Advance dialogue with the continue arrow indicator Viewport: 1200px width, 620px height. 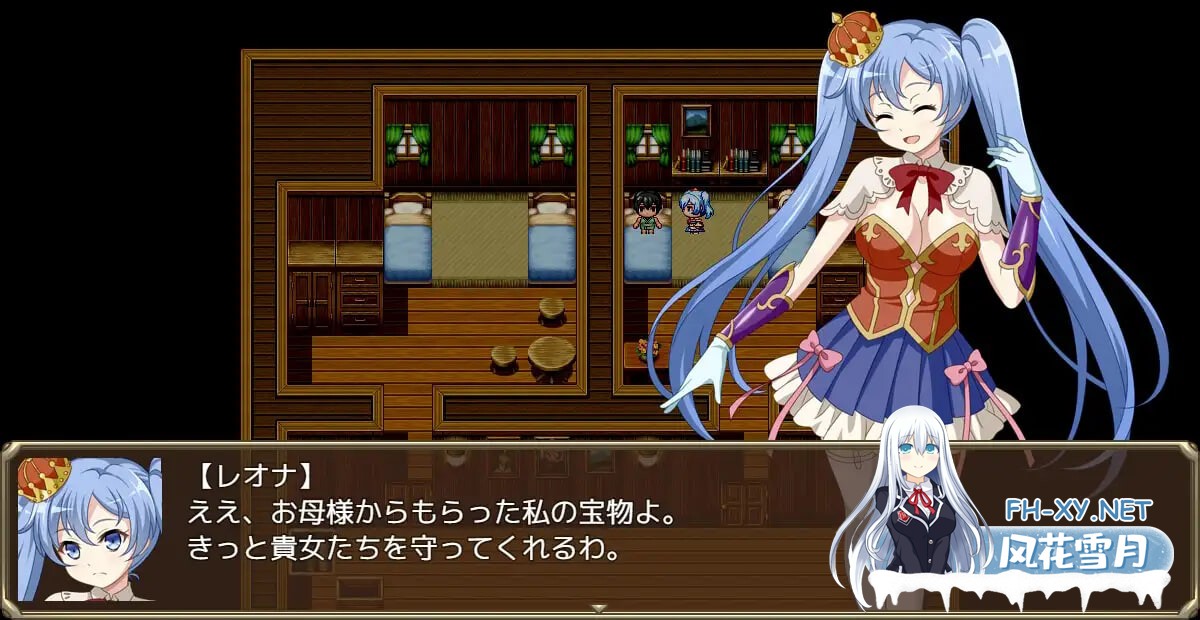[x=599, y=607]
